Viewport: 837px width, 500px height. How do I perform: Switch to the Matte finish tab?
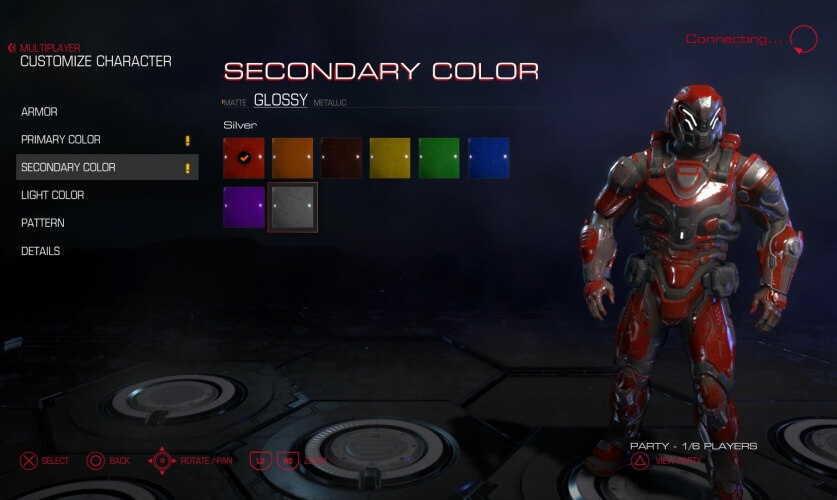click(x=235, y=103)
